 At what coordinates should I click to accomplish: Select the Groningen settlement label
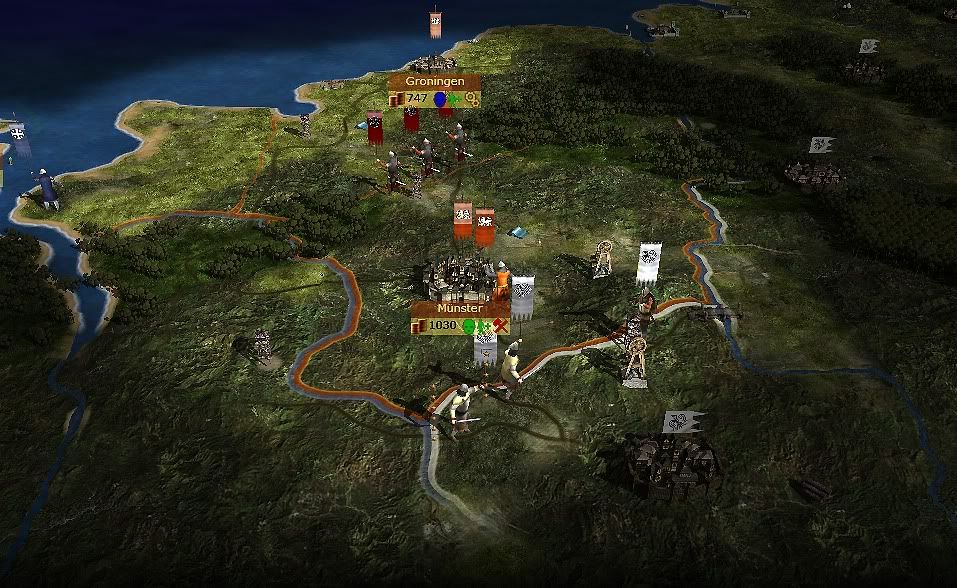(x=434, y=82)
